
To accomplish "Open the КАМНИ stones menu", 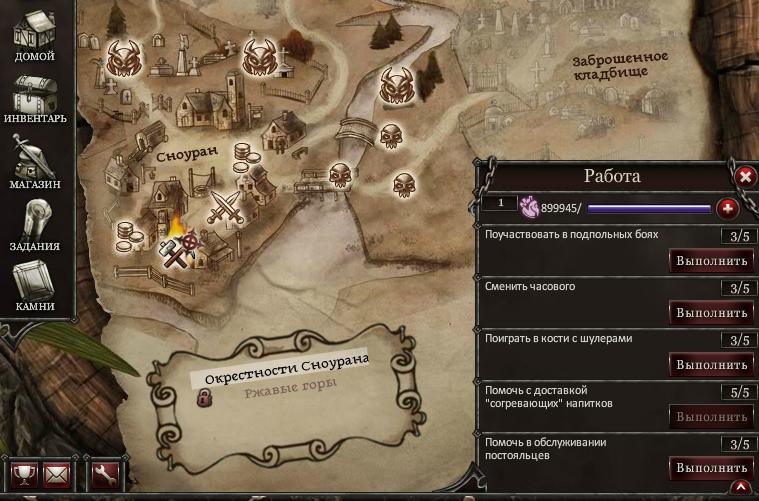I will point(34,285).
